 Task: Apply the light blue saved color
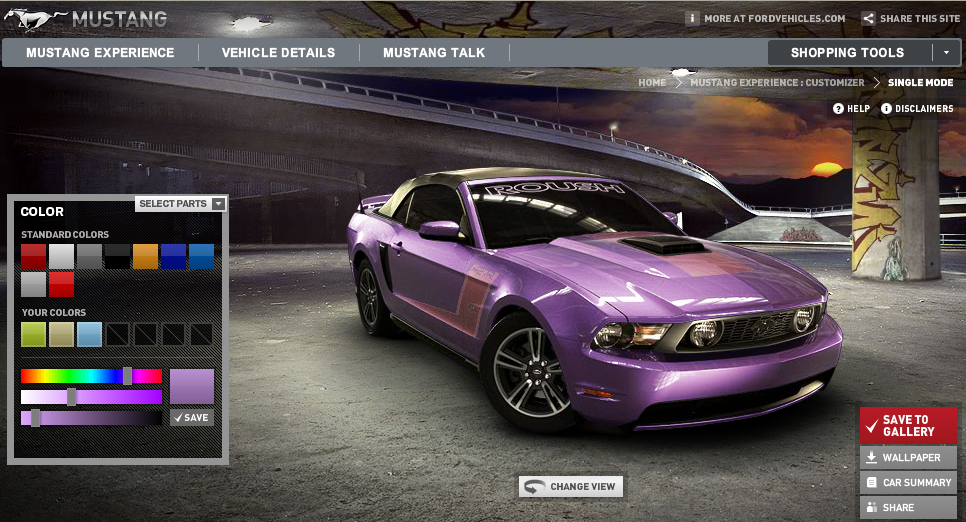90,334
